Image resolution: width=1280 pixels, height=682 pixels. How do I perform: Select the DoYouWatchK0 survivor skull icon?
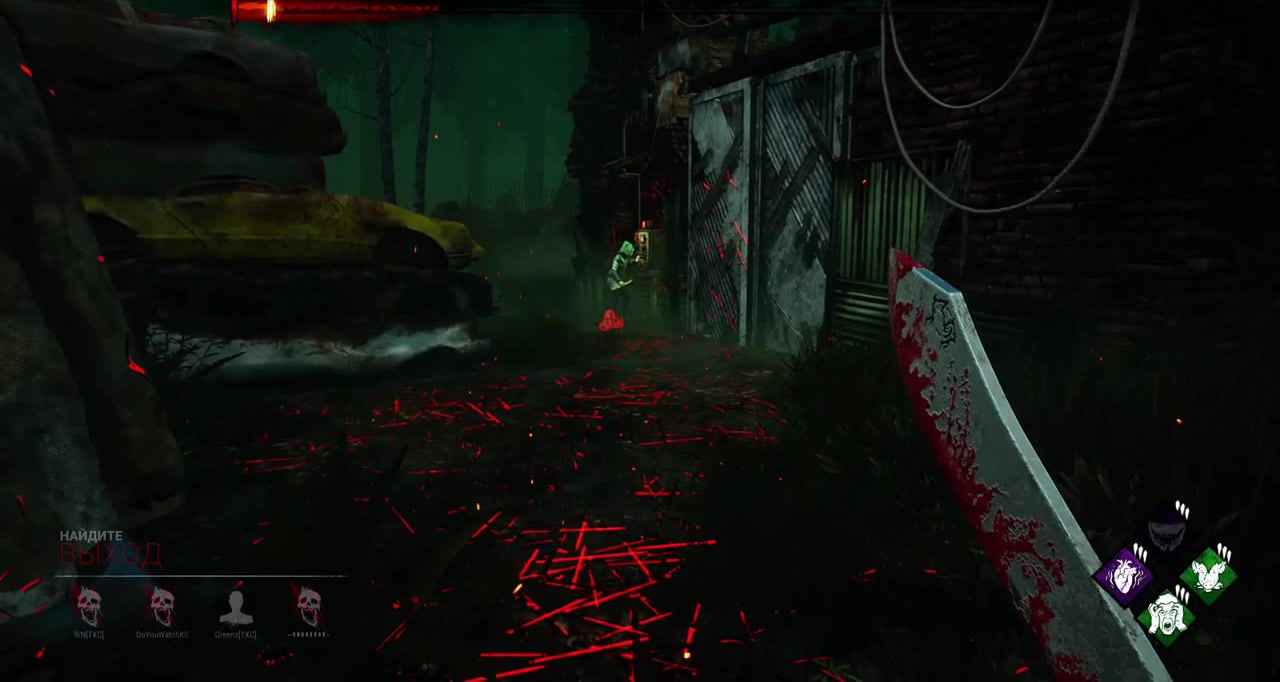click(x=162, y=606)
